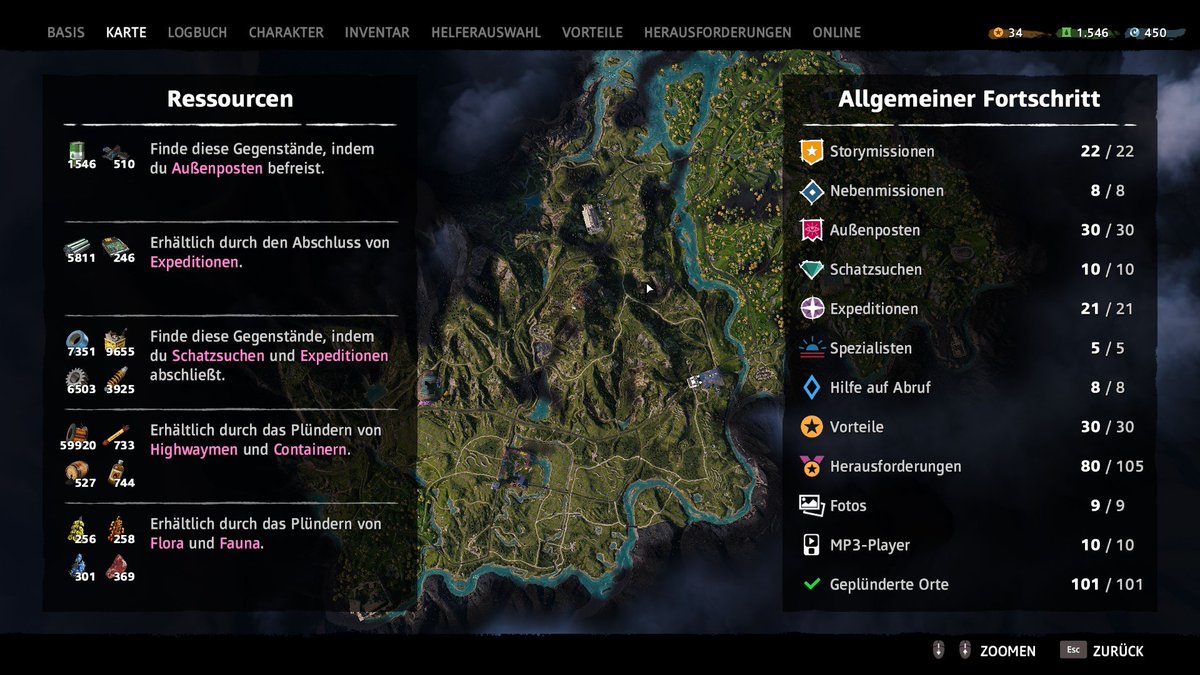Open the LOGBUCH tab
Viewport: 1200px width, 675px height.
pos(197,32)
